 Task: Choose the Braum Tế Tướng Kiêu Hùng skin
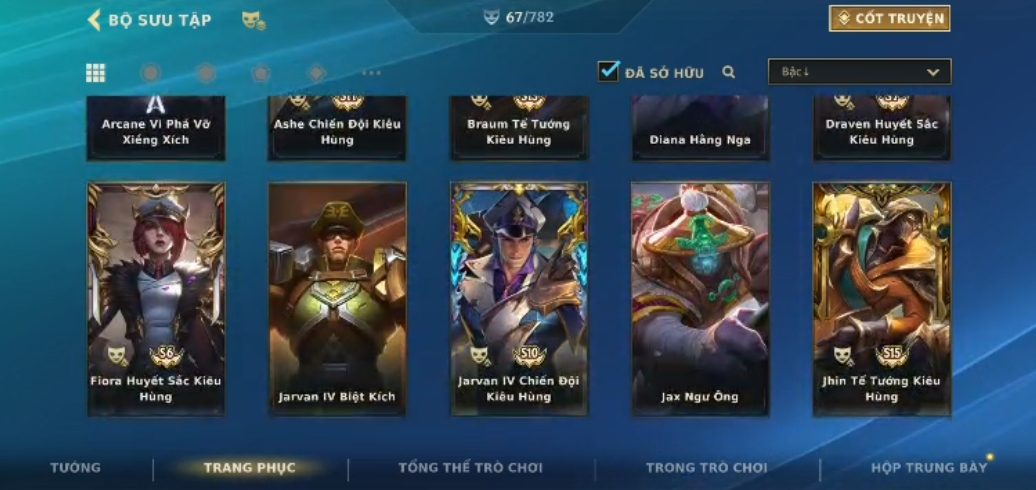(519, 128)
